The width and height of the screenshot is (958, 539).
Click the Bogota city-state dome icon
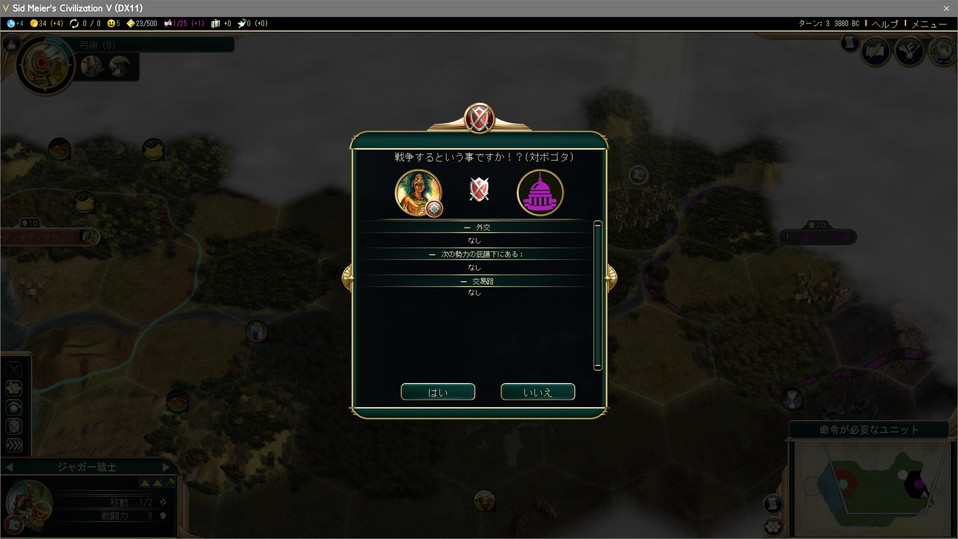click(540, 192)
